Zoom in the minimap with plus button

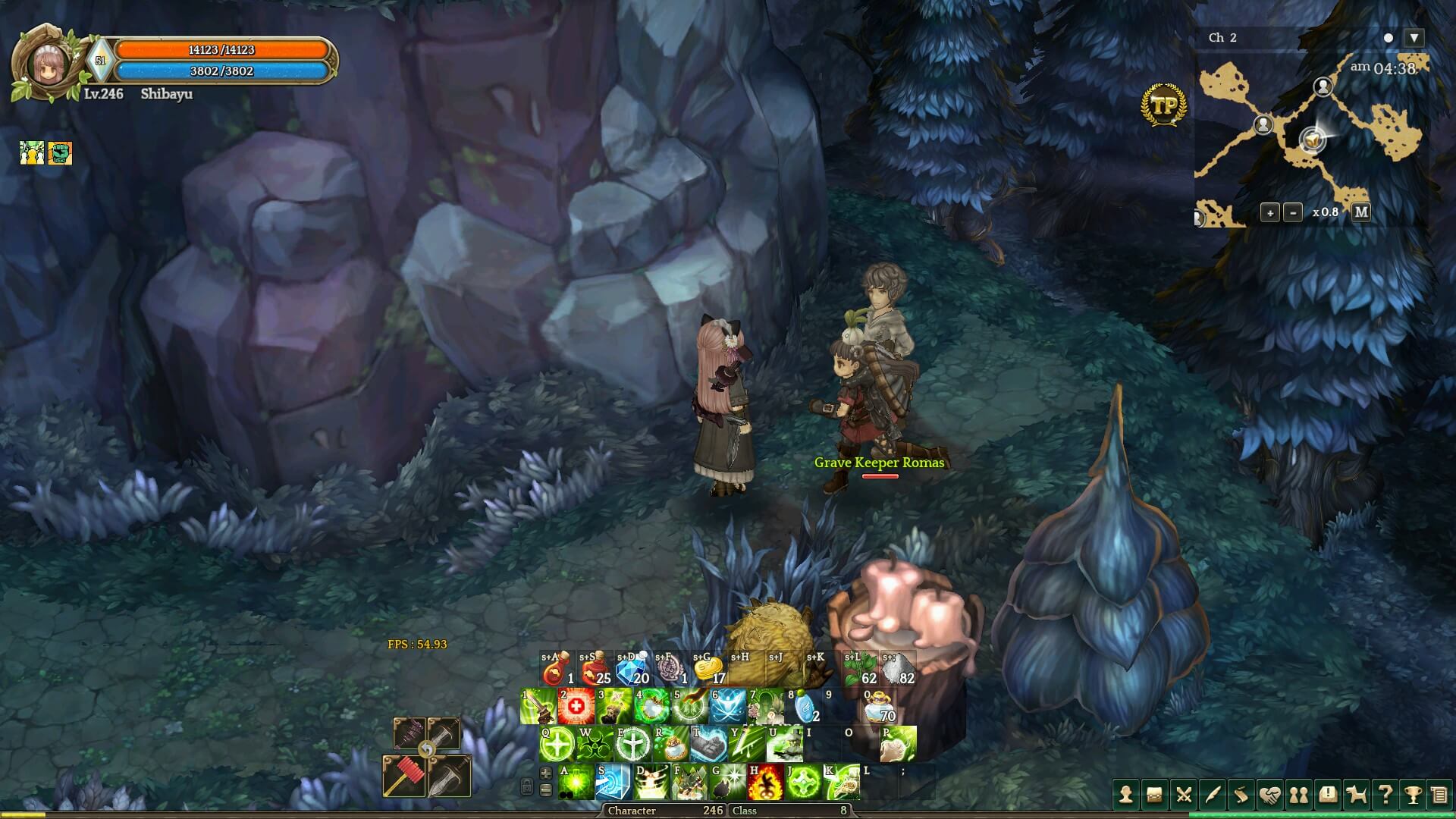click(1270, 212)
